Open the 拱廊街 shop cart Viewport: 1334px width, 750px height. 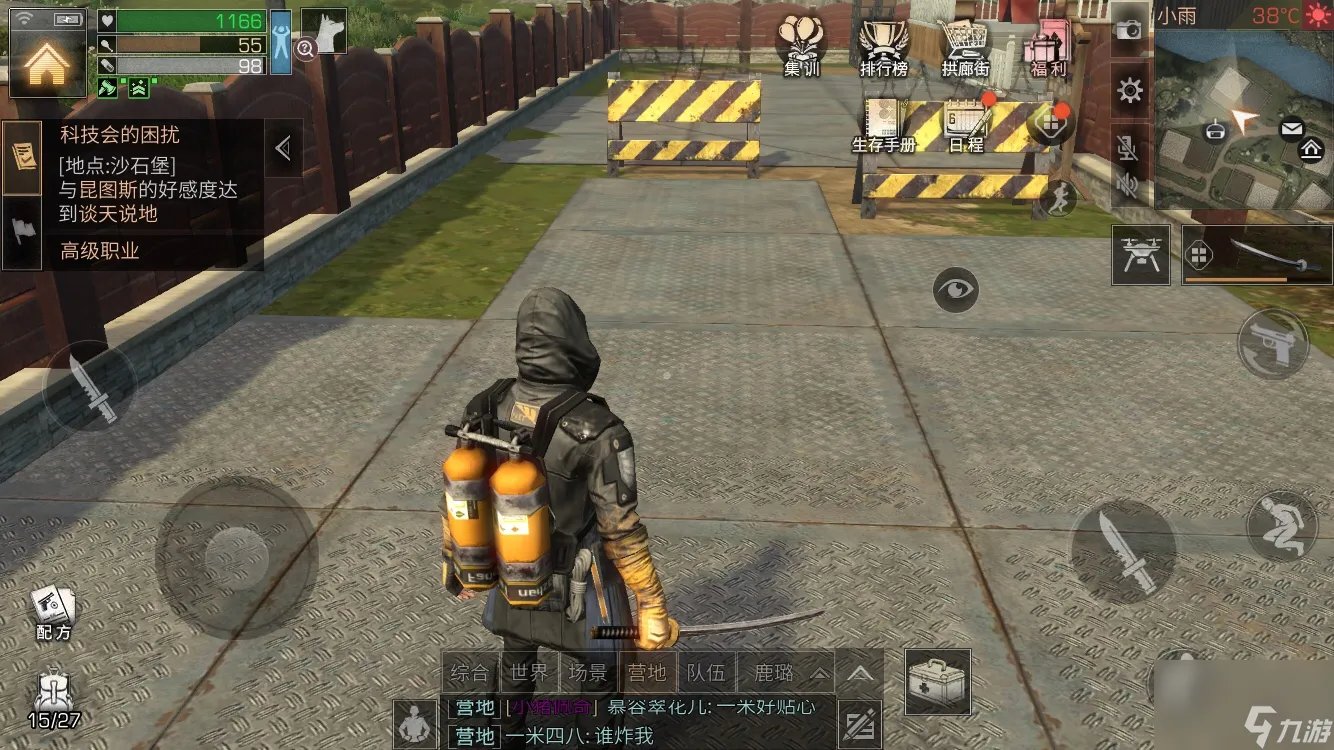[965, 45]
